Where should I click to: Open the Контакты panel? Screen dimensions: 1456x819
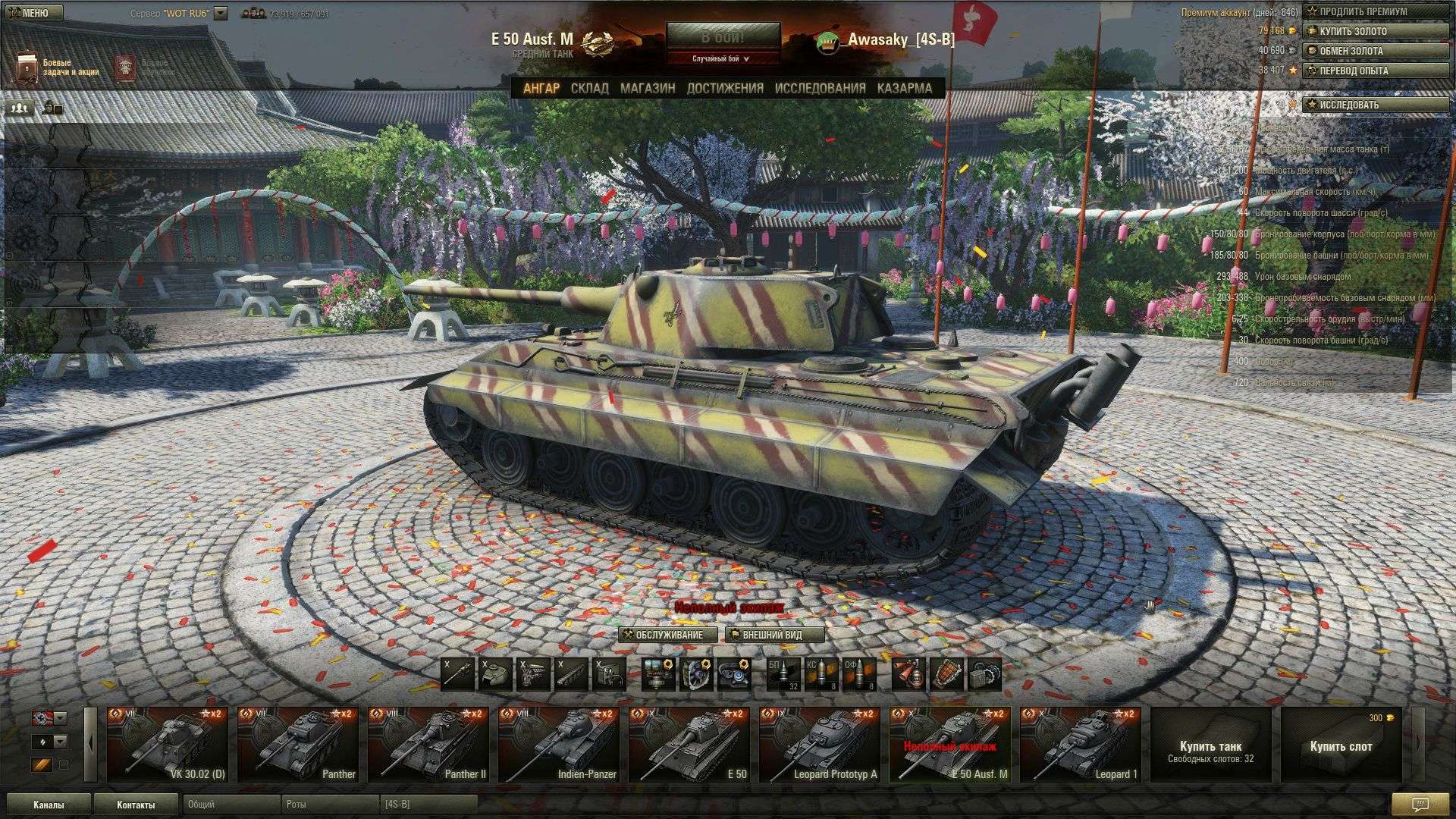coord(136,805)
